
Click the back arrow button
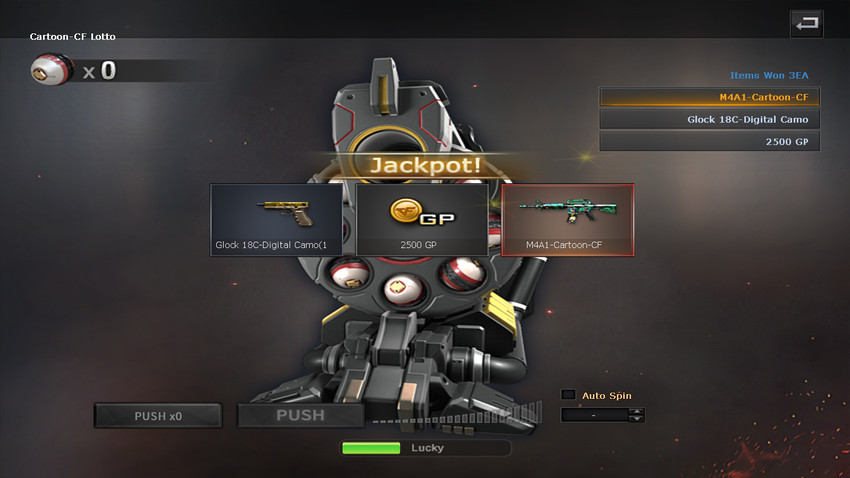806,23
